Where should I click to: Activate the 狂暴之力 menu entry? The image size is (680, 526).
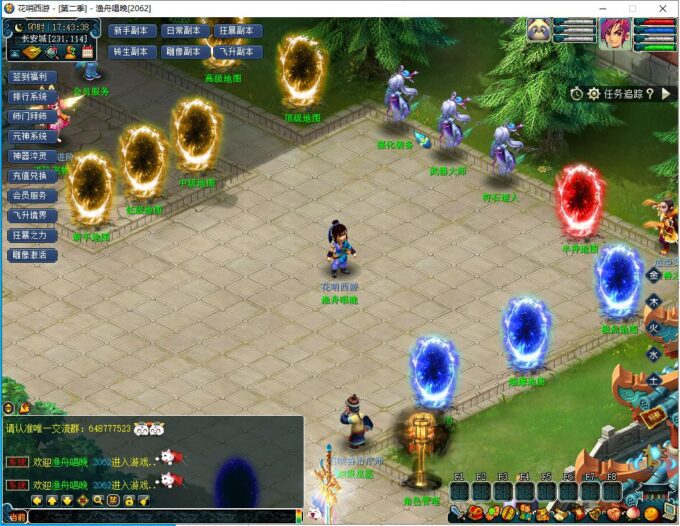pyautogui.click(x=32, y=235)
